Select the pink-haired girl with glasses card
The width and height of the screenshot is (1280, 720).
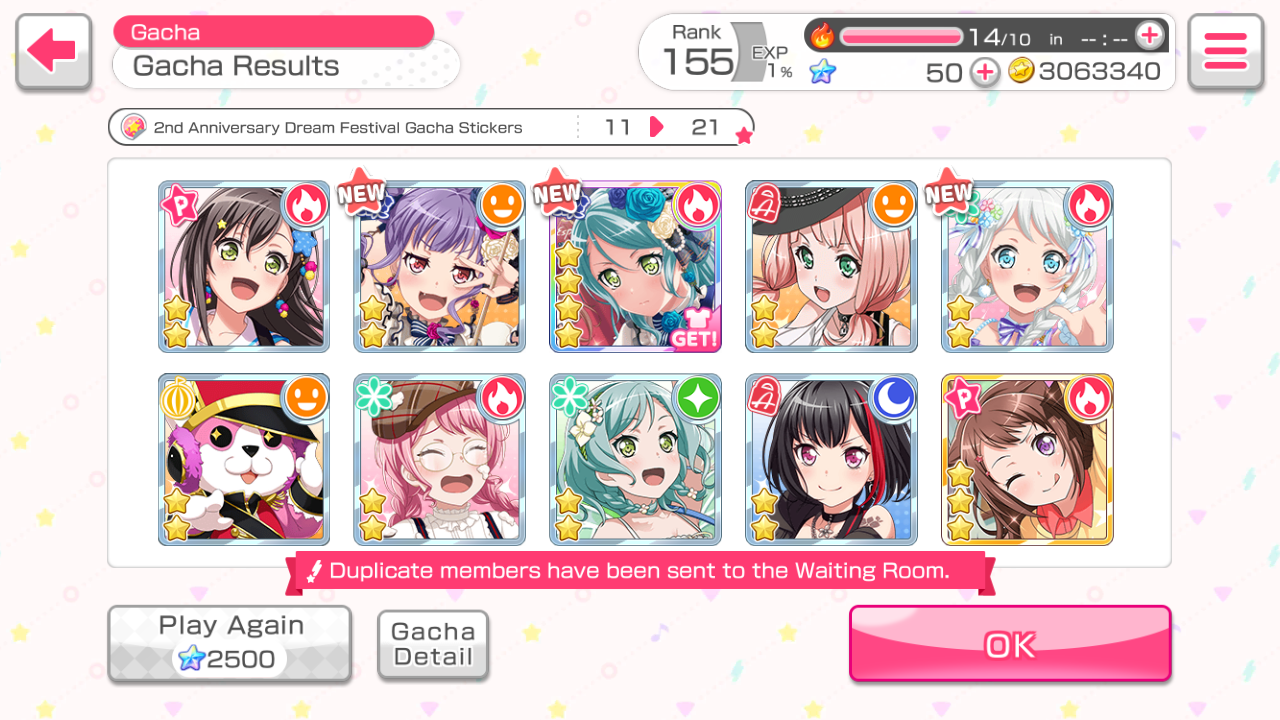440,460
